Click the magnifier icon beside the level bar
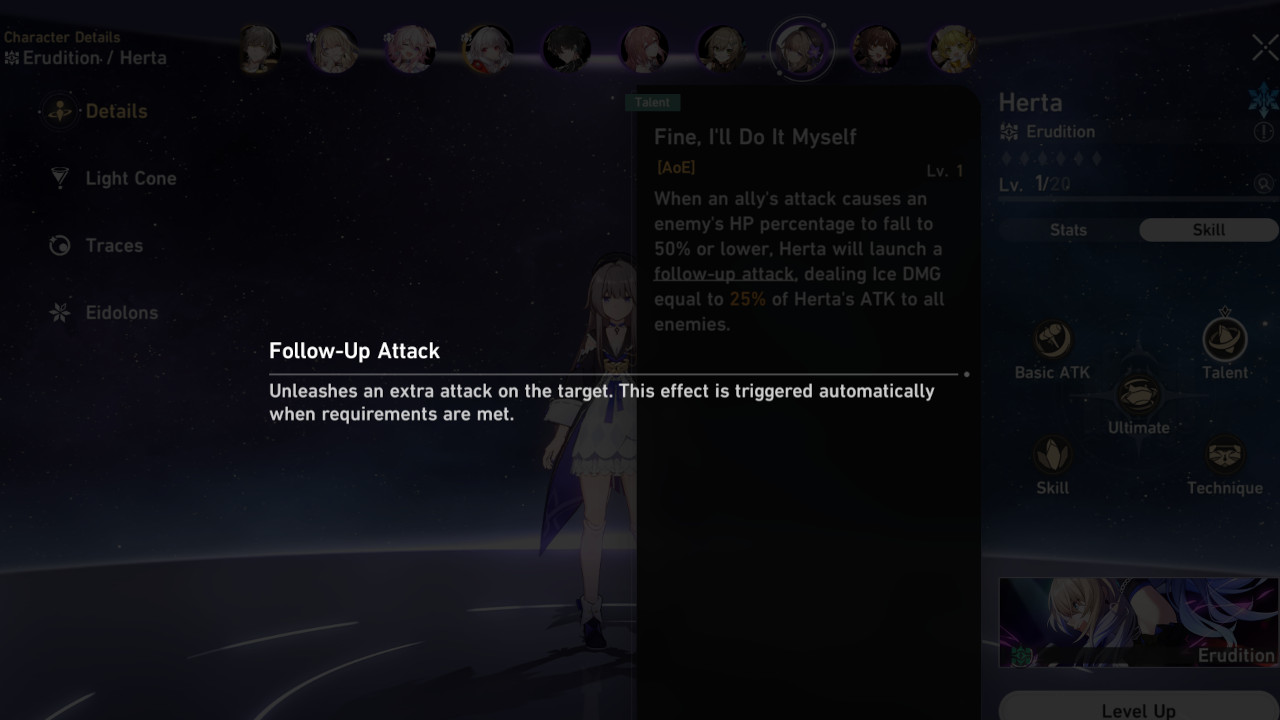 [1261, 184]
